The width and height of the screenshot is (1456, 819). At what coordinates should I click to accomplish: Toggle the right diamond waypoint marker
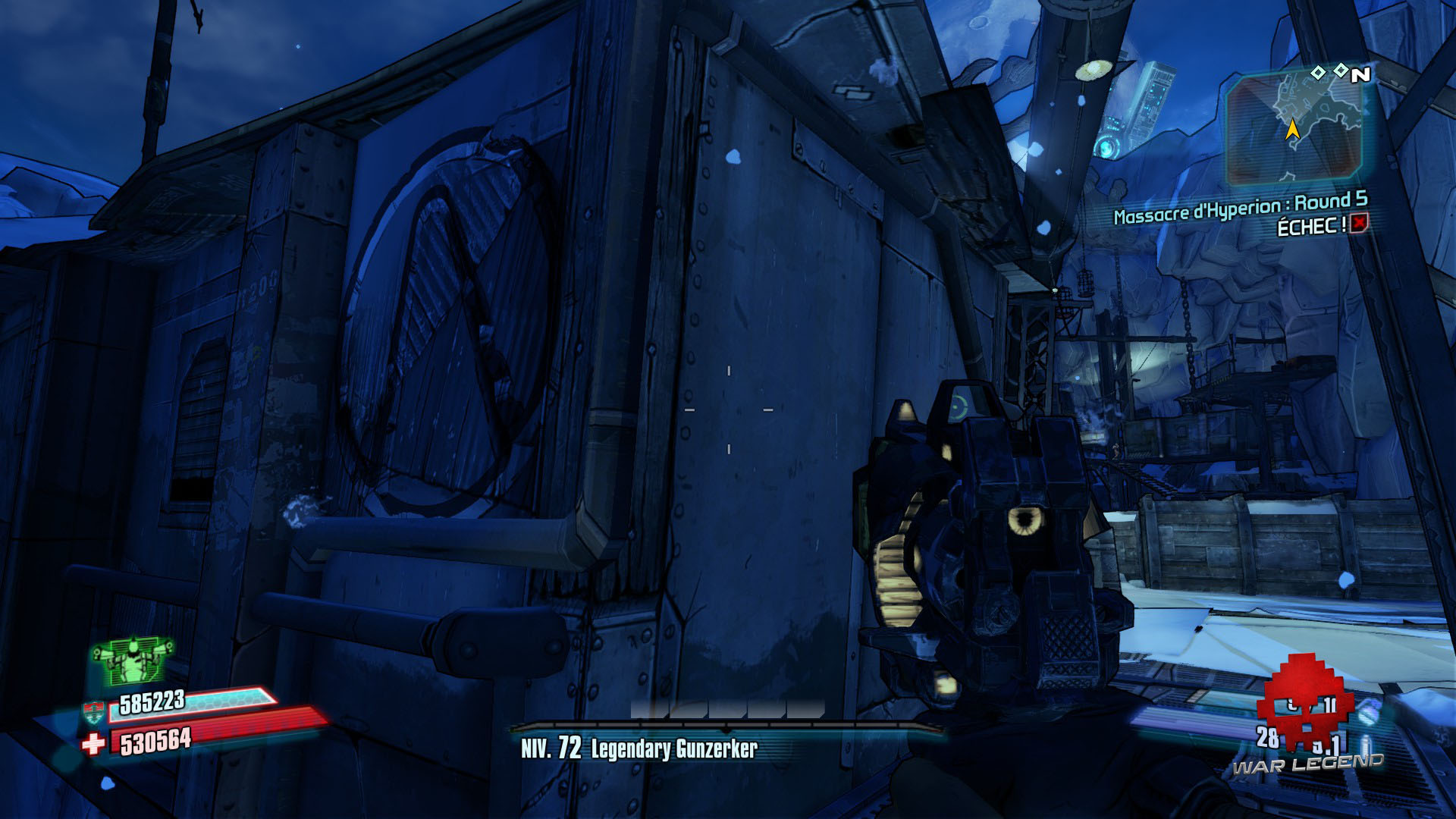click(1342, 70)
